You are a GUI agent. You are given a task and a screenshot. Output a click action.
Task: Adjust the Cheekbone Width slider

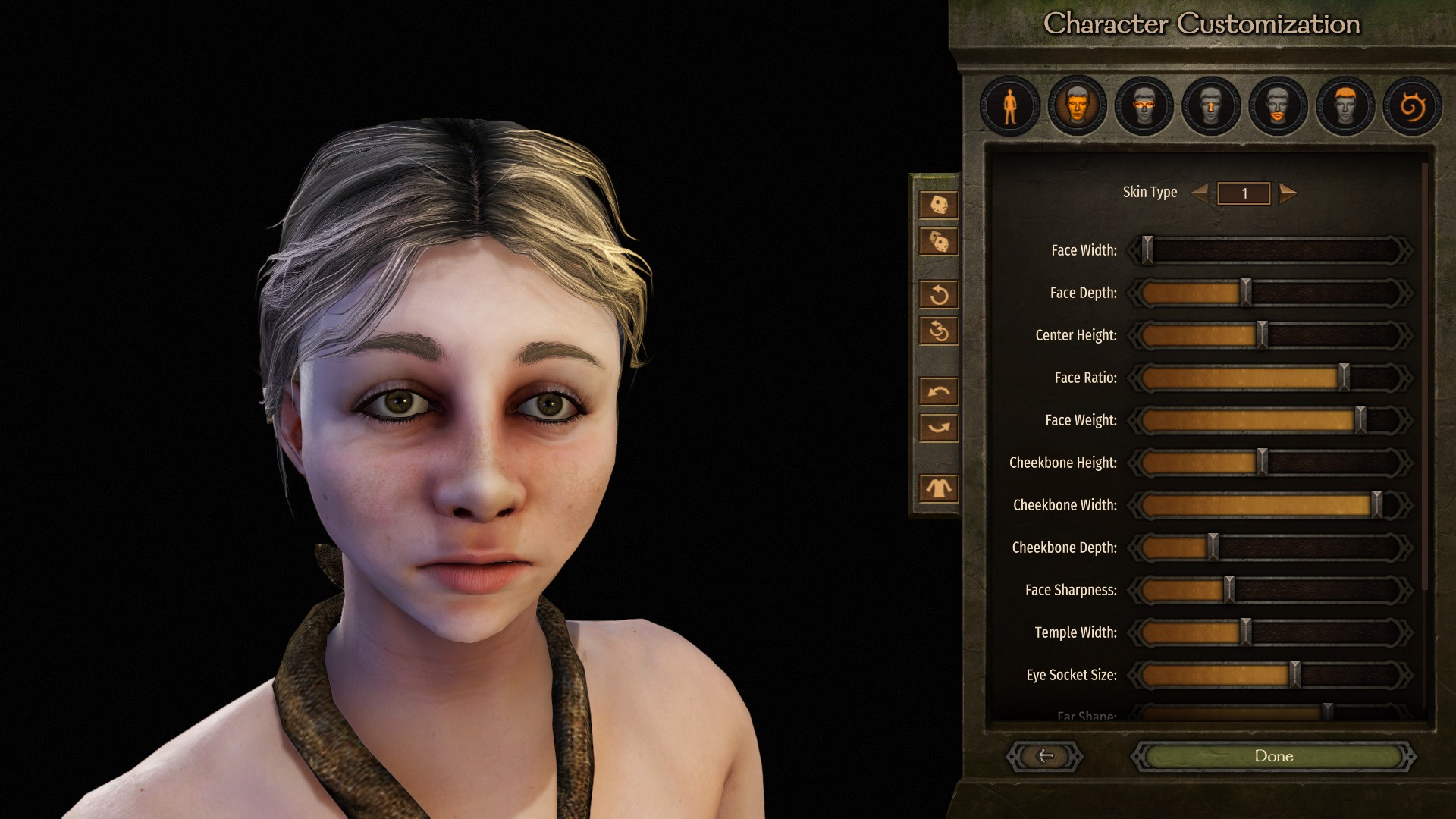[x=1376, y=505]
